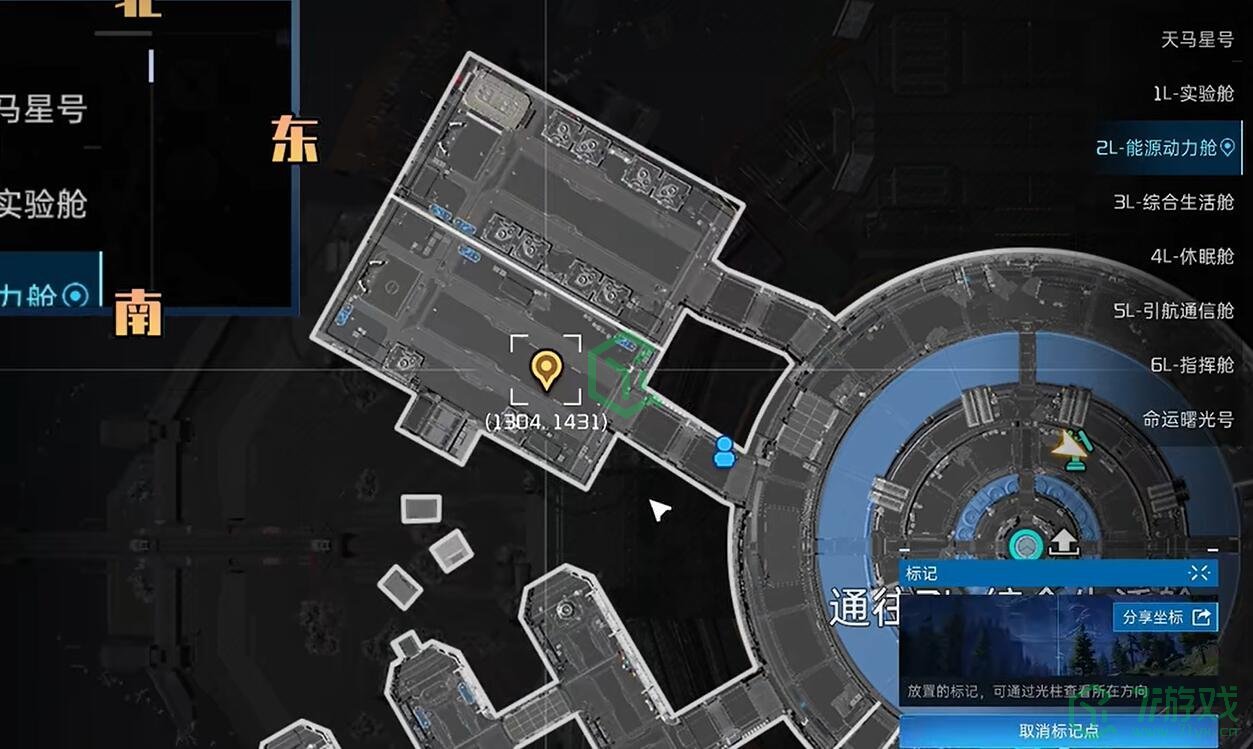The height and width of the screenshot is (749, 1253).
Task: Choose the 4L-休眠舱 floor
Action: 1192,256
